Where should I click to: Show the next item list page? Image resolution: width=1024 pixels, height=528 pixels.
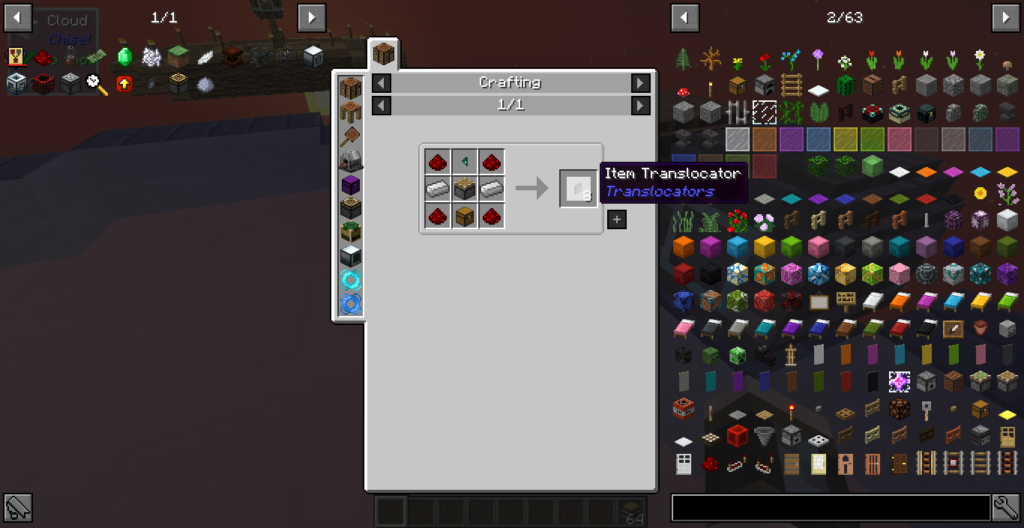(1005, 17)
